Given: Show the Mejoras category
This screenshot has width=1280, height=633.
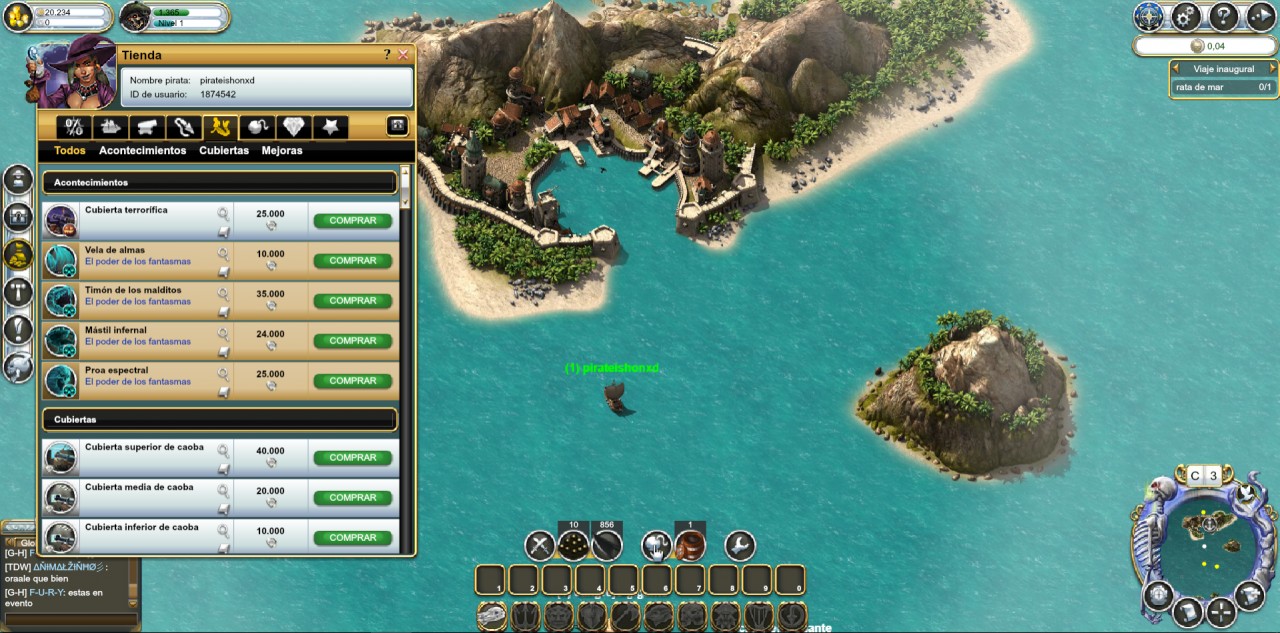Looking at the screenshot, I should coord(282,151).
